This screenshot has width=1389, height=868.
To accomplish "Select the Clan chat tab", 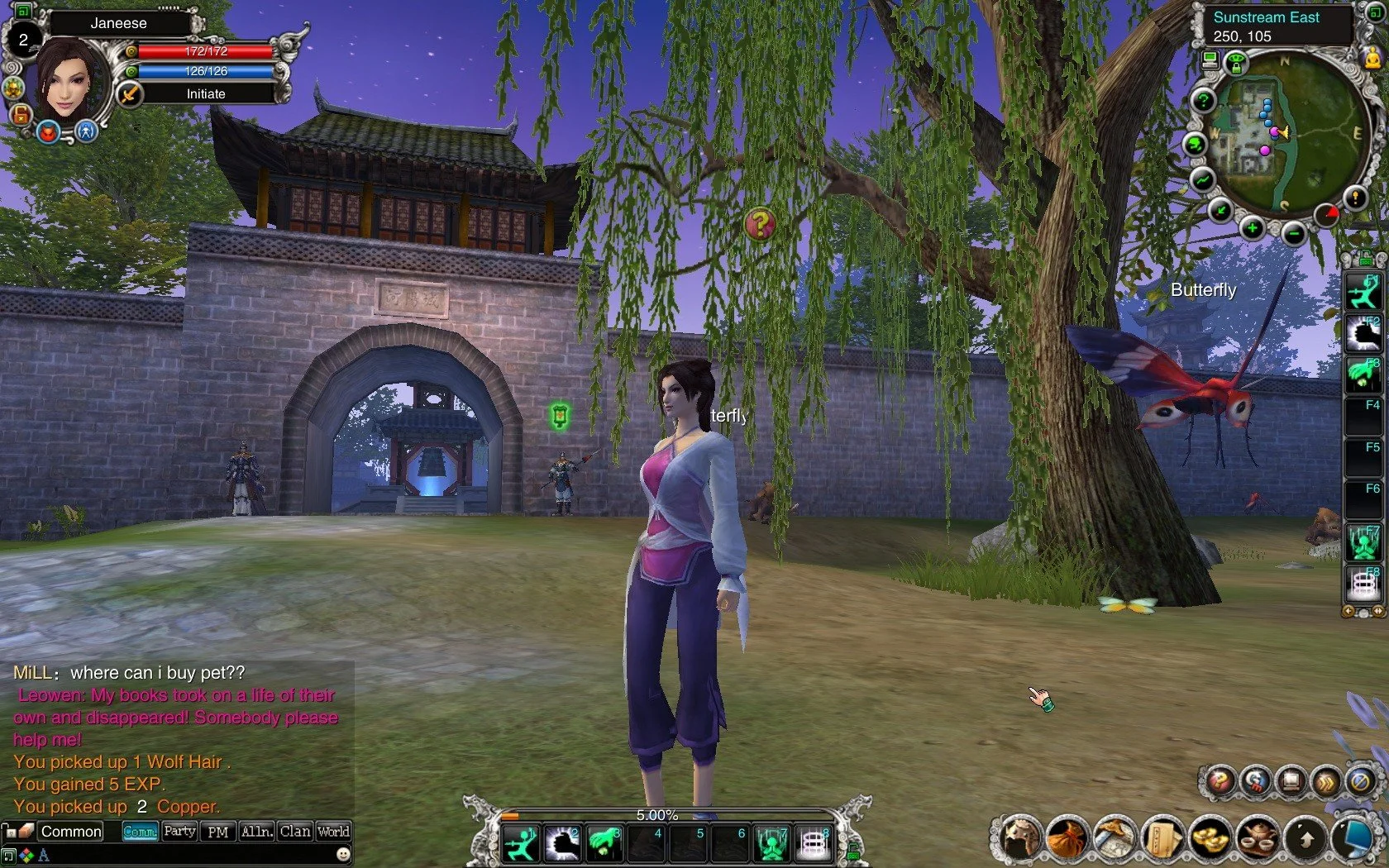I will [295, 831].
